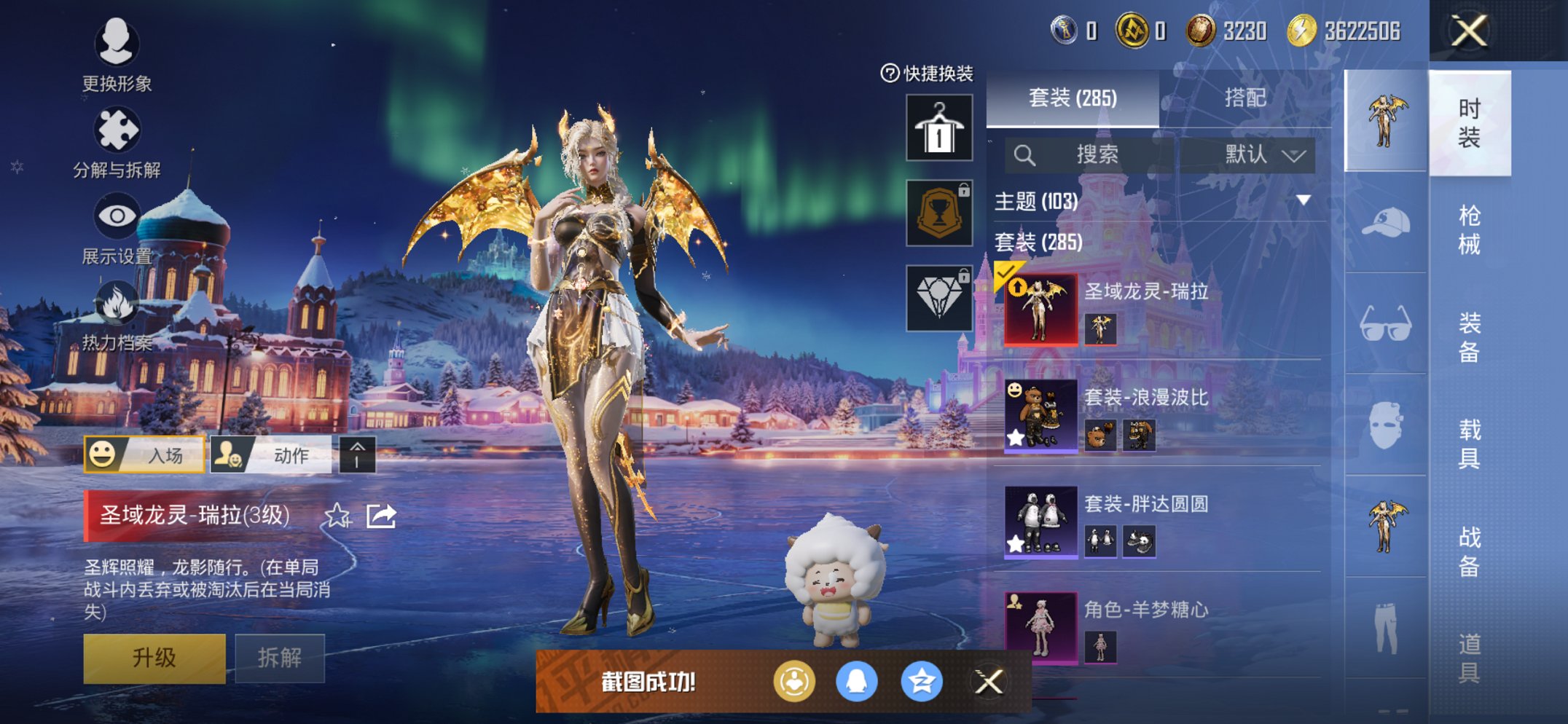Upgrade the outfit with the 升级 button
The image size is (1568, 724).
154,658
